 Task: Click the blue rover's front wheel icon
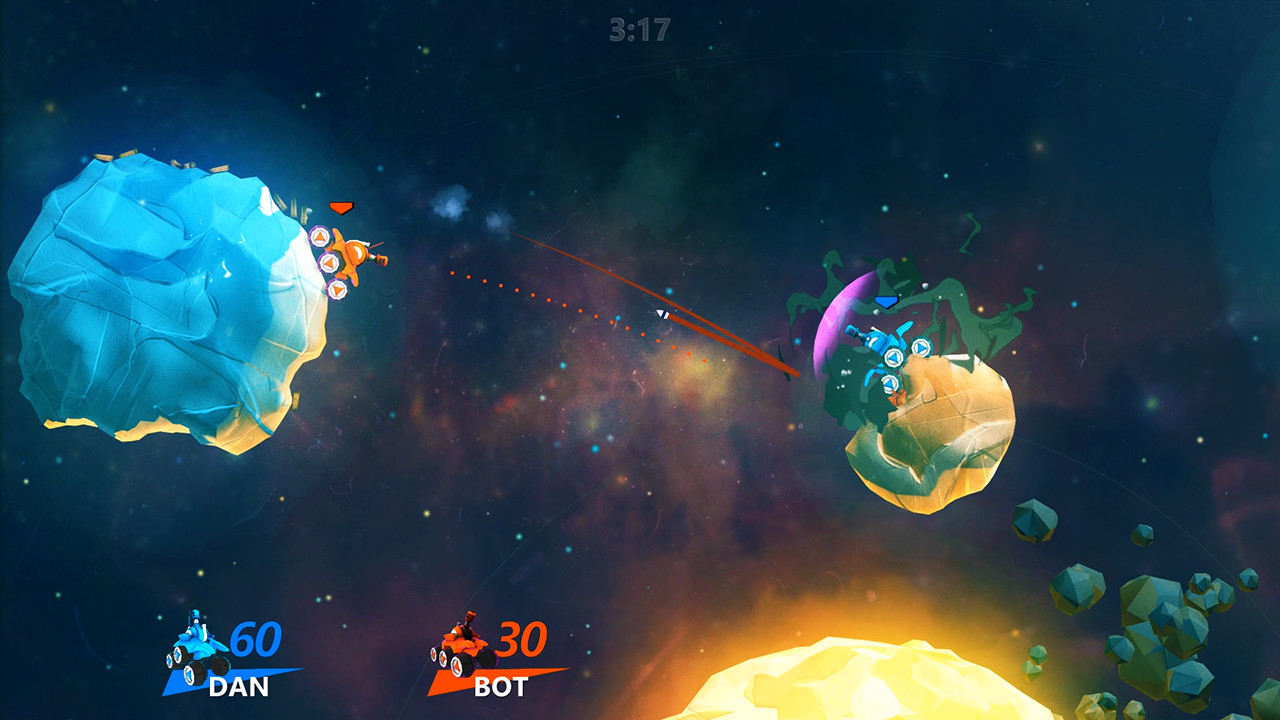click(x=922, y=347)
